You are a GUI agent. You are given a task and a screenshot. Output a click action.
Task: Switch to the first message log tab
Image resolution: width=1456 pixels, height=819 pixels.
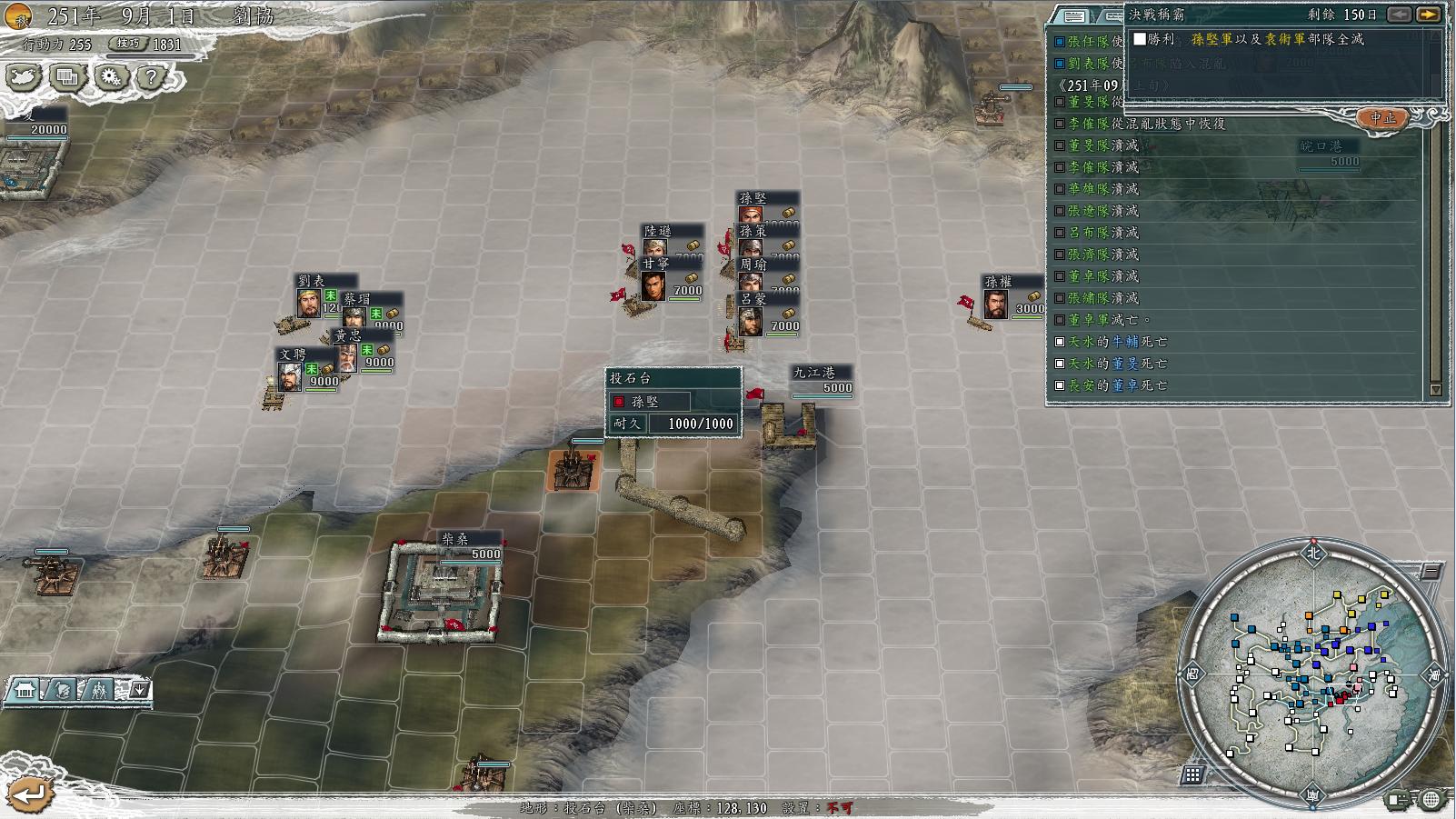click(1074, 16)
